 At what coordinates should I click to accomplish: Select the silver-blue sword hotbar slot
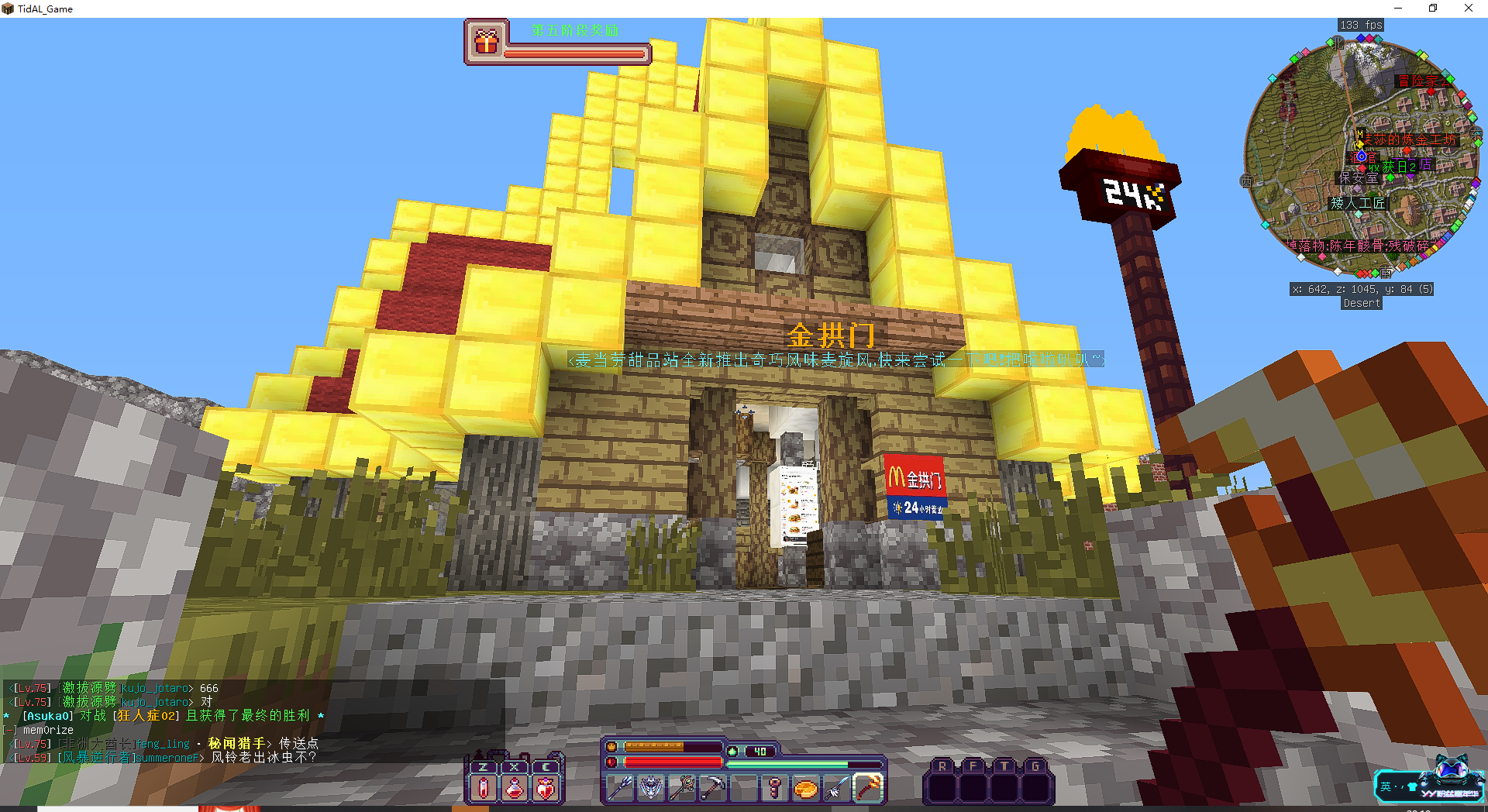836,788
